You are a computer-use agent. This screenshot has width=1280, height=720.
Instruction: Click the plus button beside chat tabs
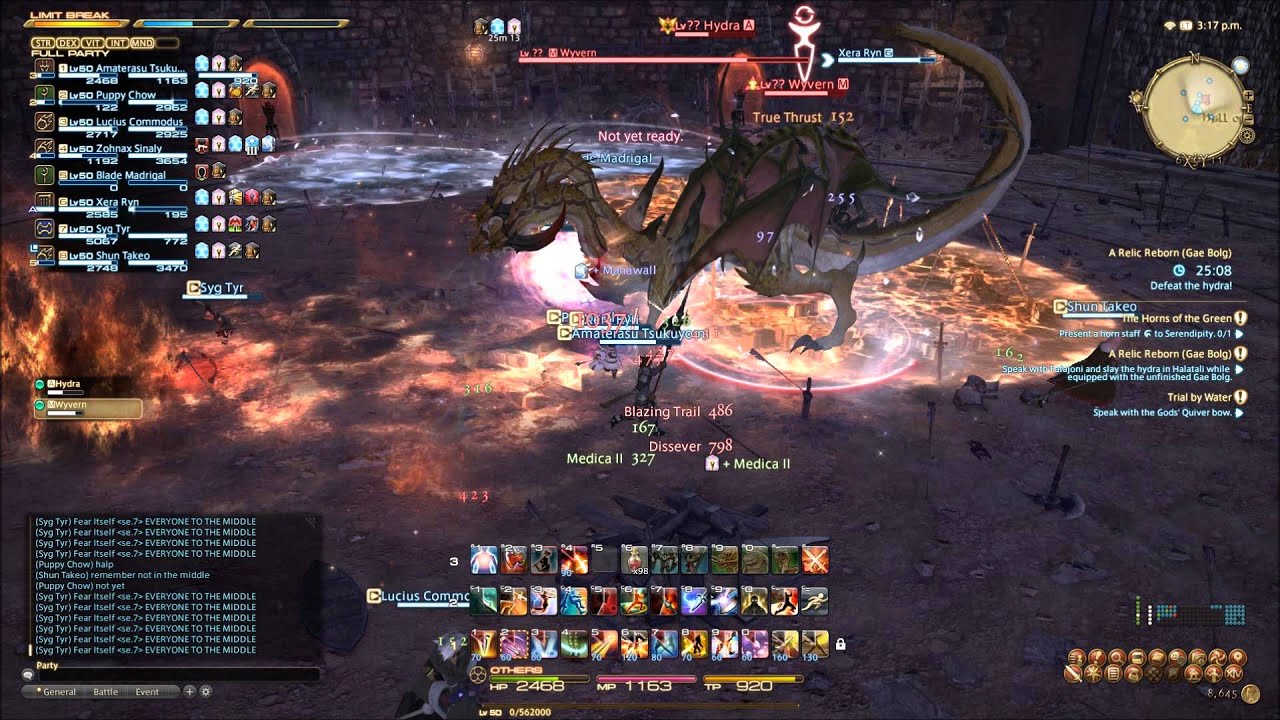click(189, 691)
